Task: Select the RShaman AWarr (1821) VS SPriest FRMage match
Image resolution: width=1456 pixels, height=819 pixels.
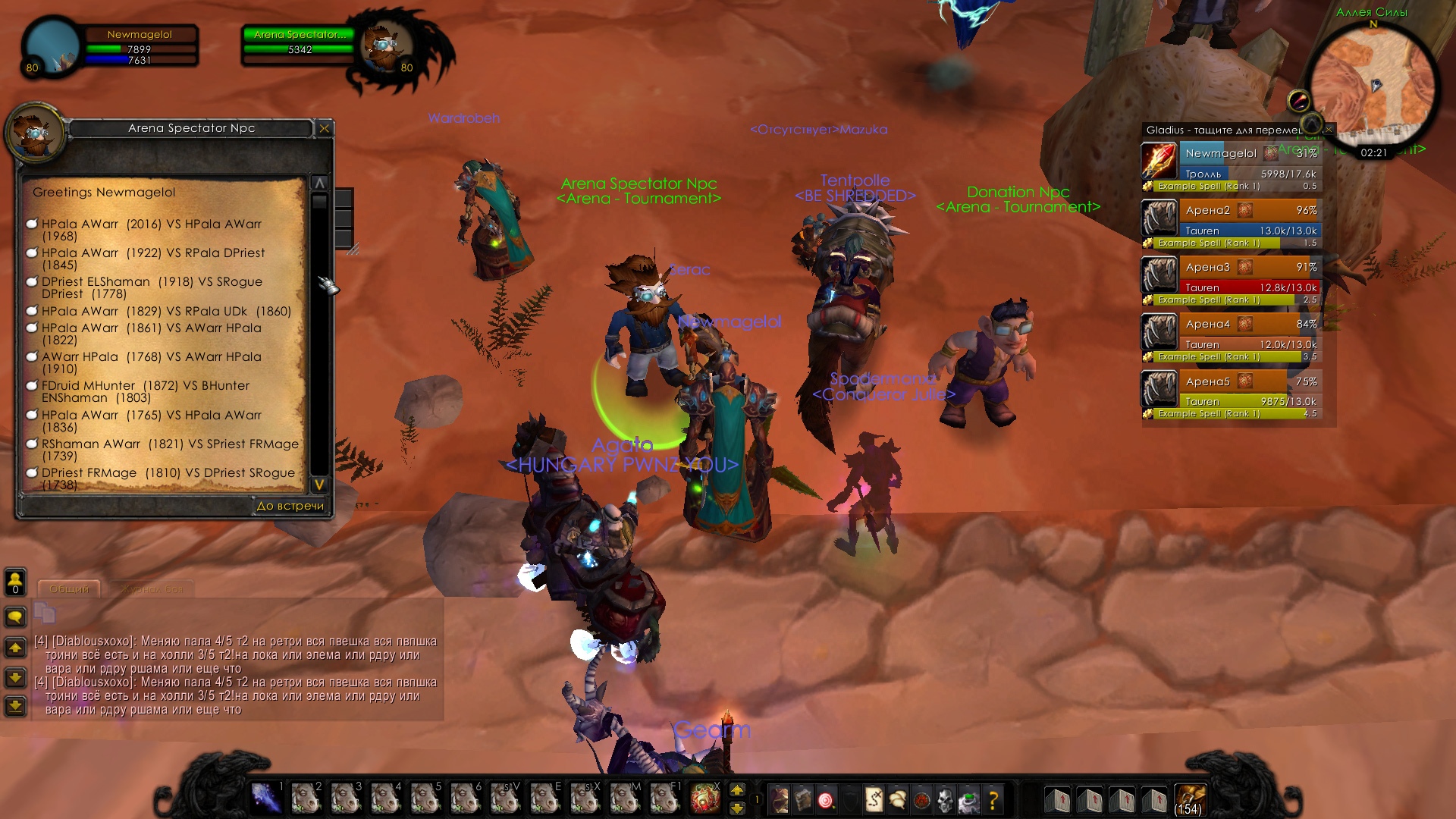Action: pos(170,450)
